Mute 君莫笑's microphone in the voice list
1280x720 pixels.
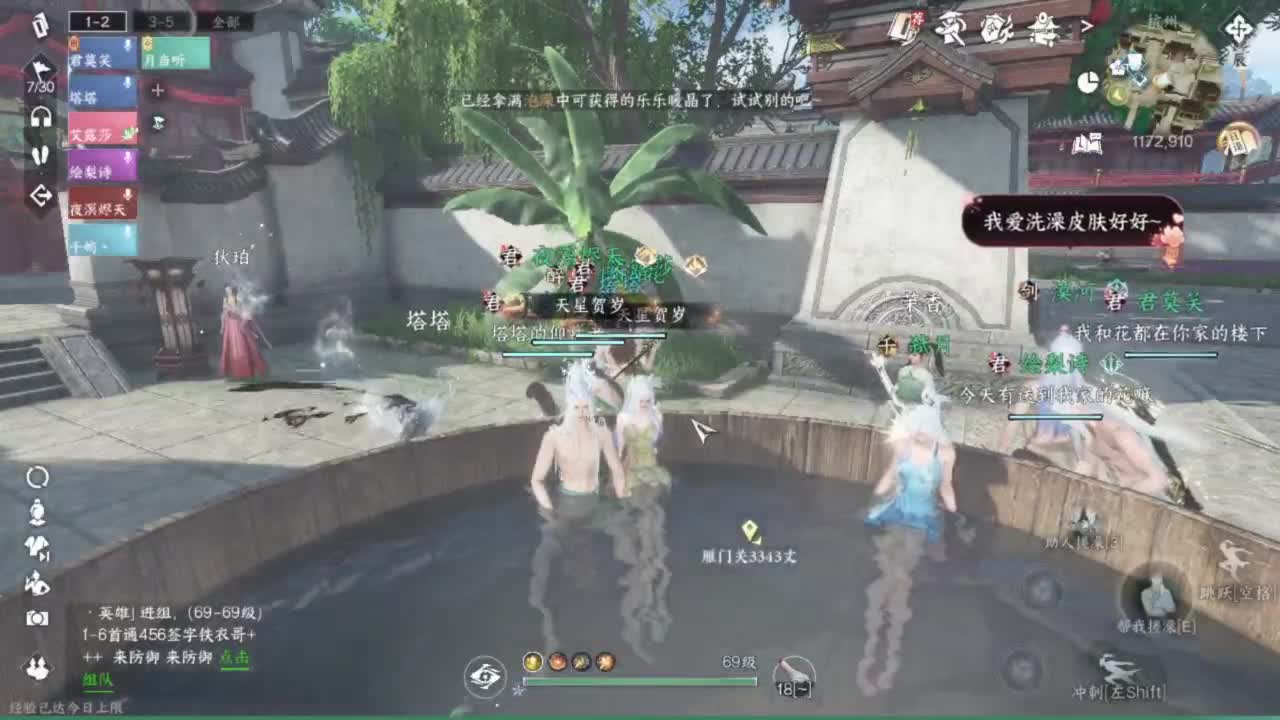pyautogui.click(x=126, y=43)
